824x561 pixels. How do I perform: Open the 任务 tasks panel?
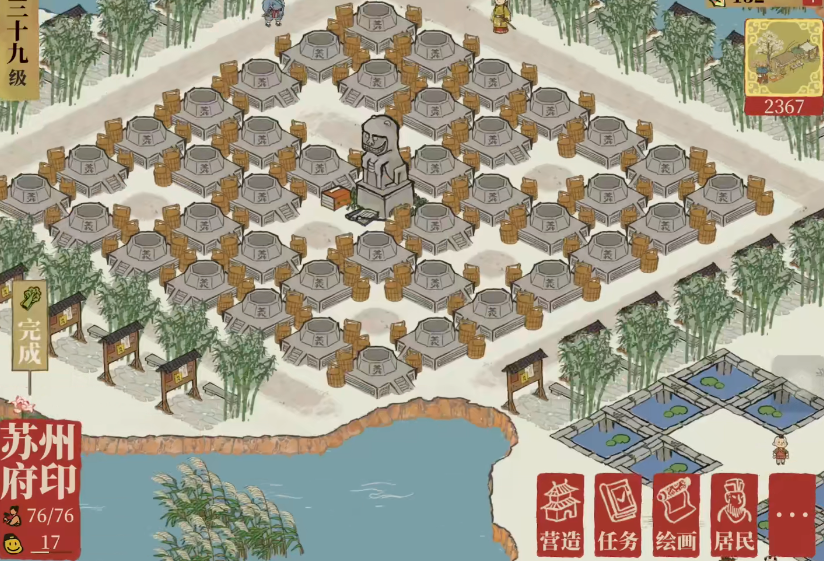coord(618,514)
